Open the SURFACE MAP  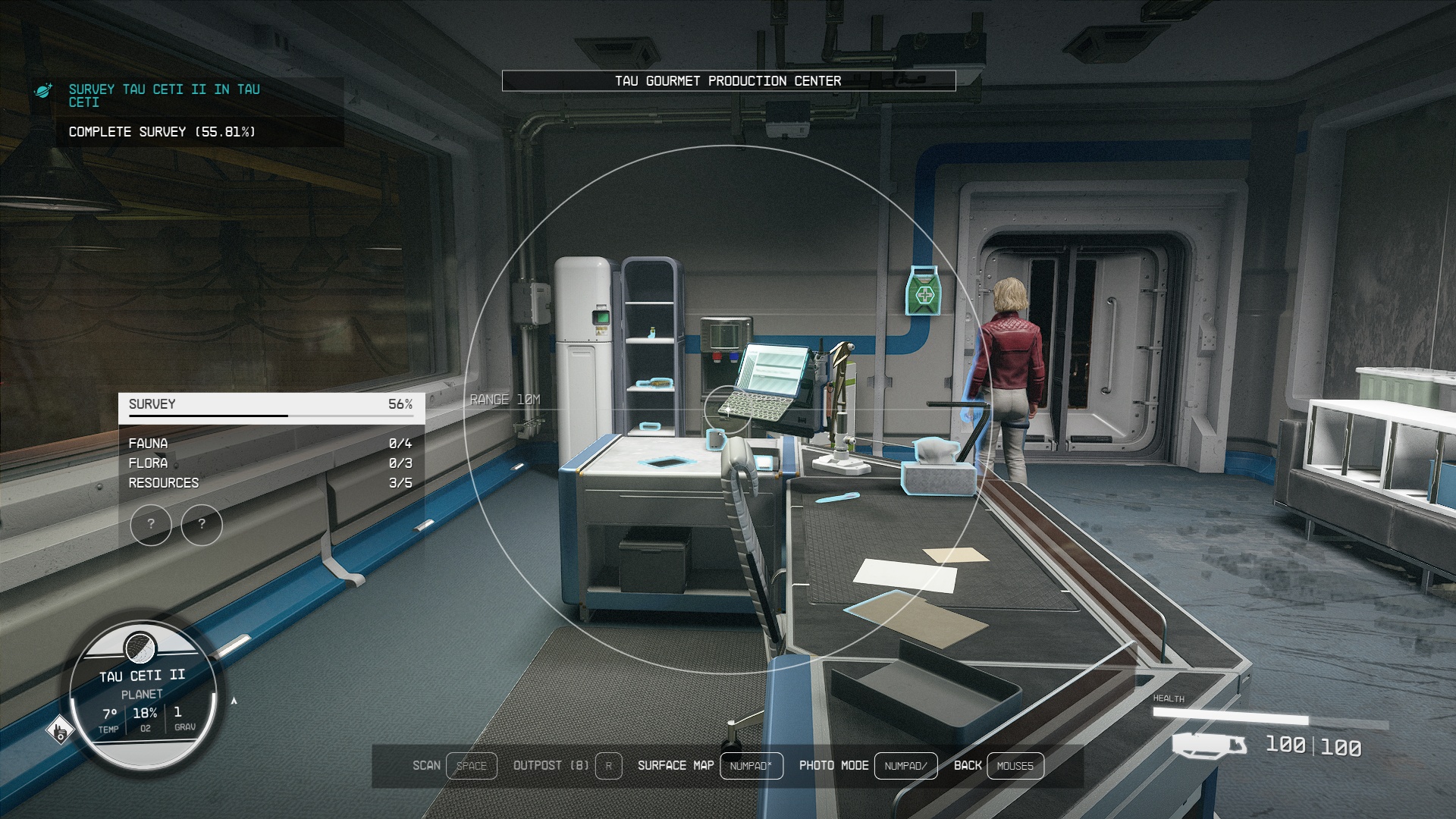pyautogui.click(x=749, y=766)
